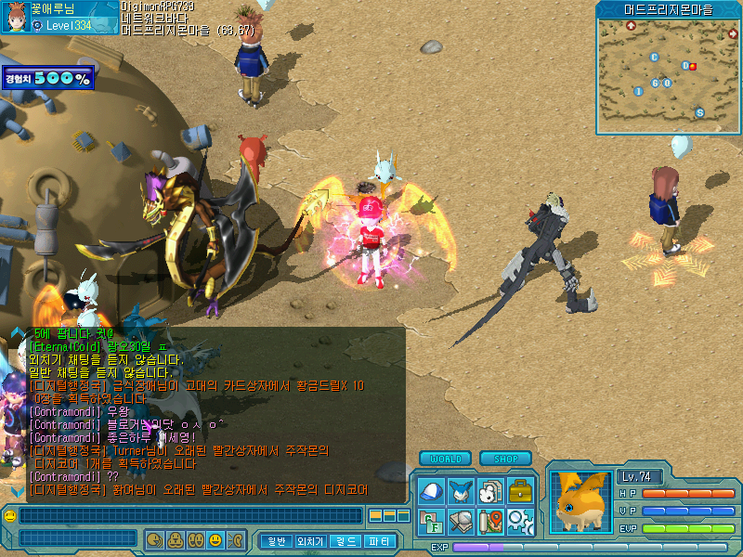Select the smiley face emote button
This screenshot has width=743, height=557.
click(x=215, y=540)
